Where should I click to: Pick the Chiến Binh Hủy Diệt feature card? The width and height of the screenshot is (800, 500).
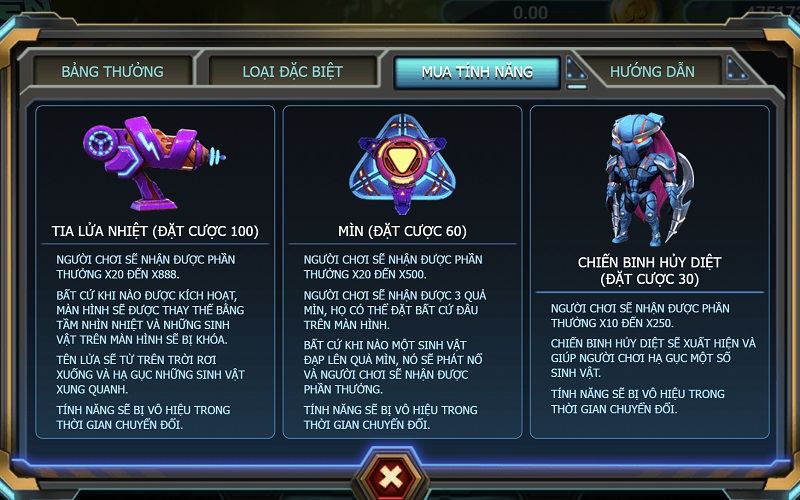click(649, 270)
